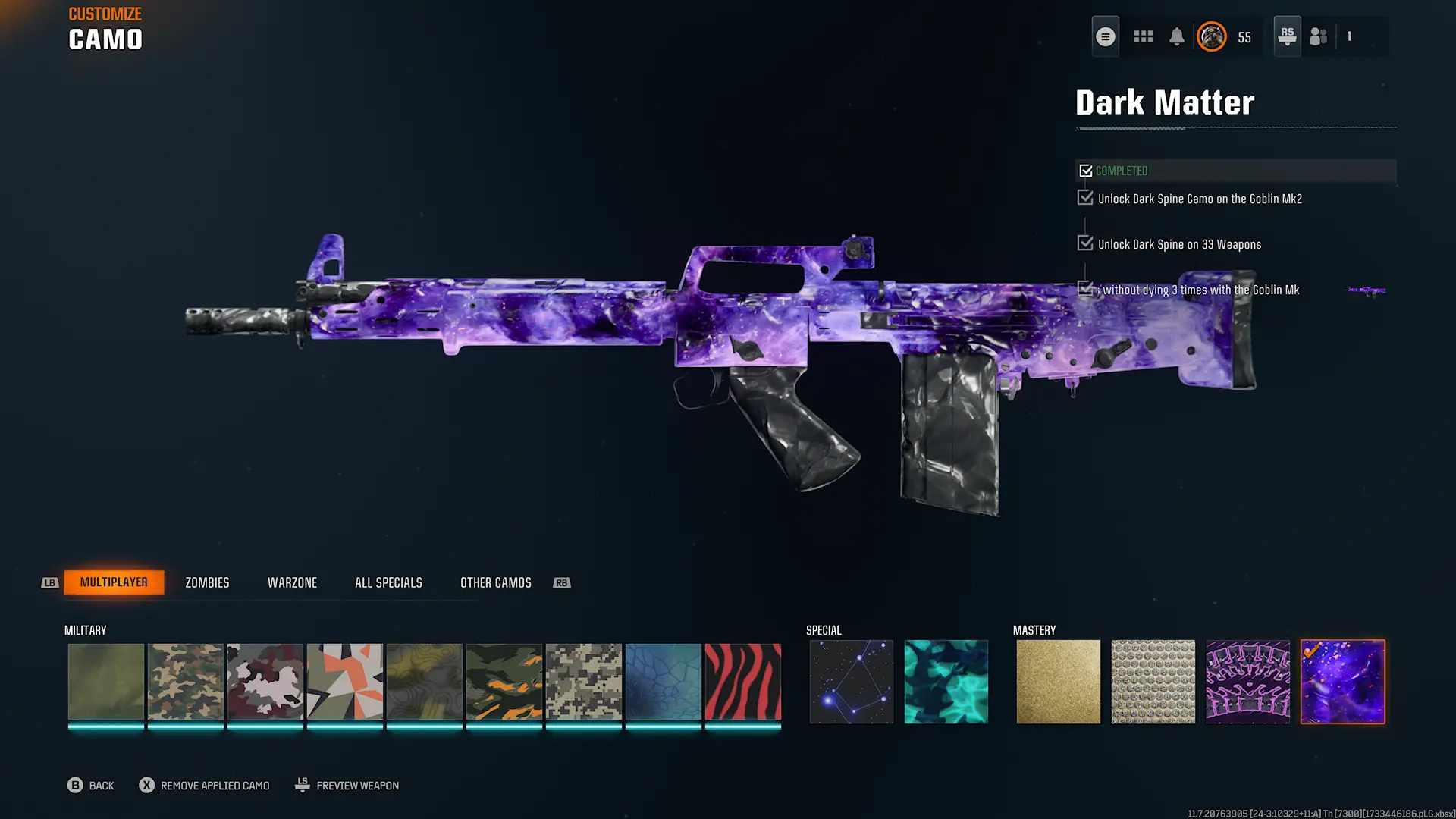Check Unlock Dark Spine on 33 Weapons
The width and height of the screenshot is (1456, 819).
click(x=1085, y=243)
